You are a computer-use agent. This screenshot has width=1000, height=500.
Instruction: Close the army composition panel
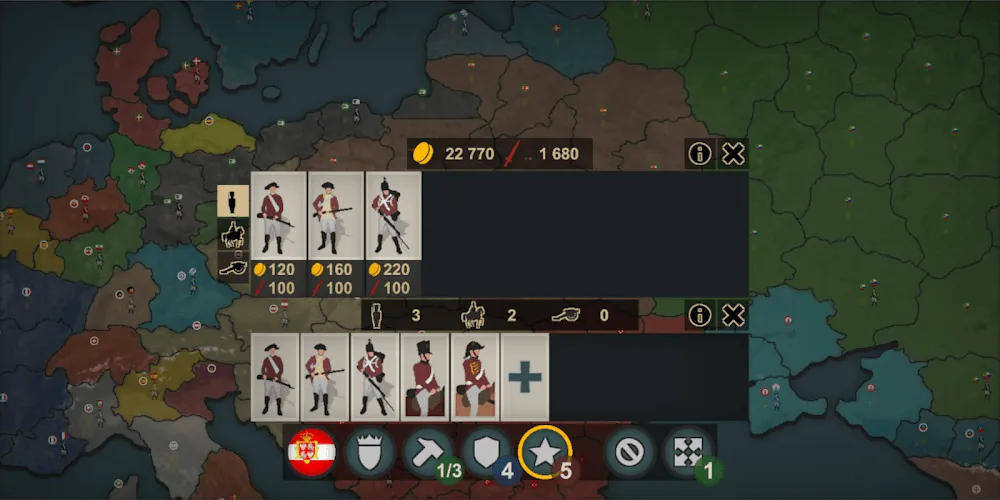[x=733, y=316]
